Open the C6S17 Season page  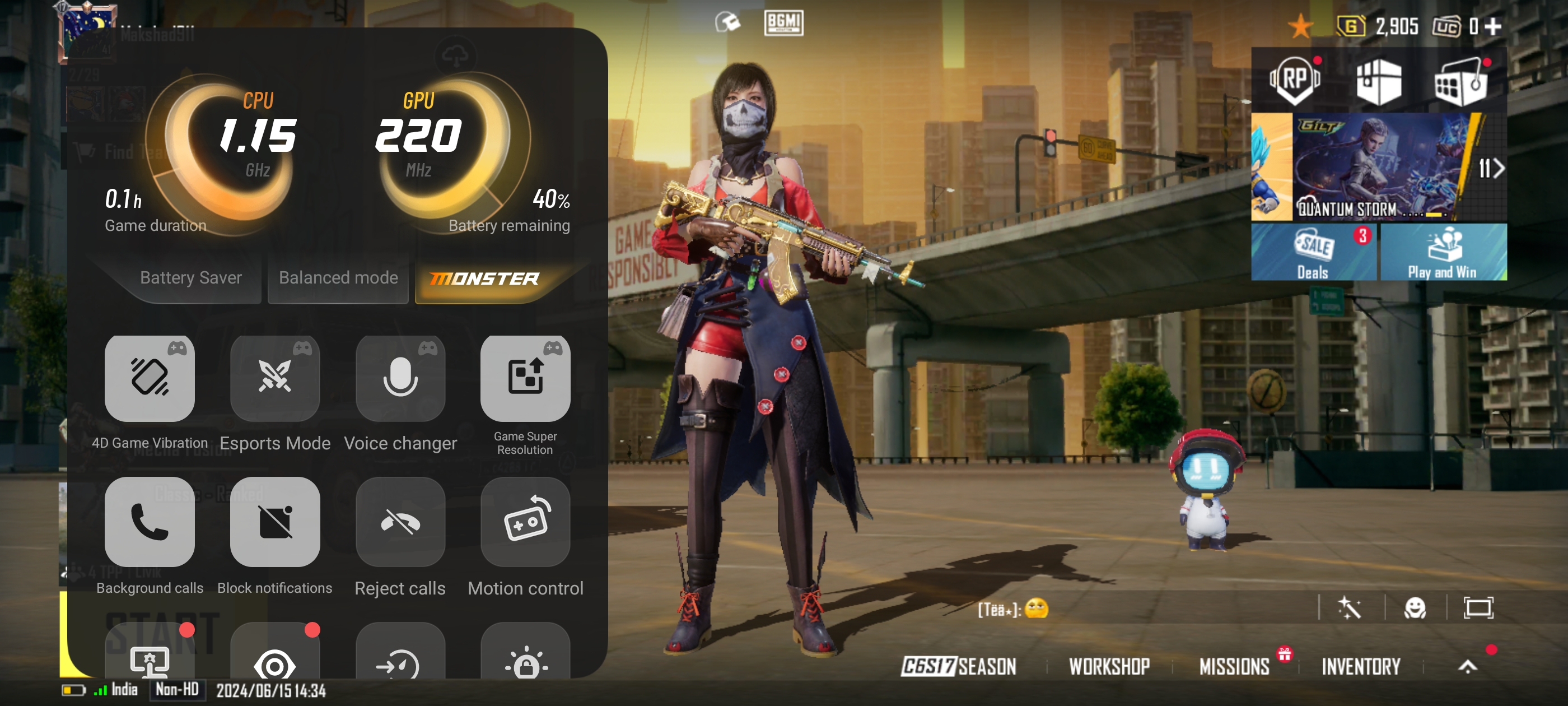tap(958, 666)
